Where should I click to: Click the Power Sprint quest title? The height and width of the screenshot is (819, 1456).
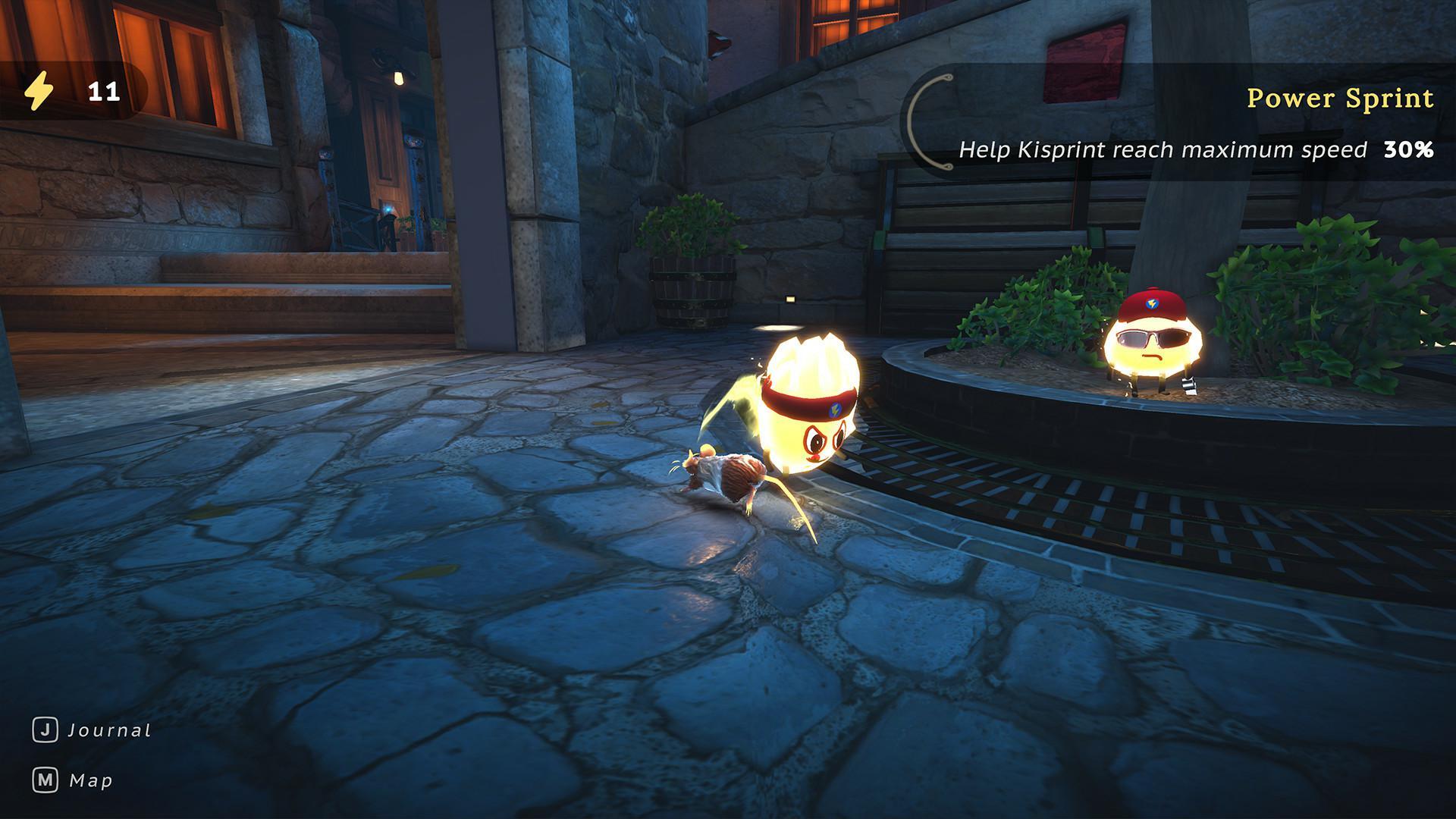[x=1340, y=98]
